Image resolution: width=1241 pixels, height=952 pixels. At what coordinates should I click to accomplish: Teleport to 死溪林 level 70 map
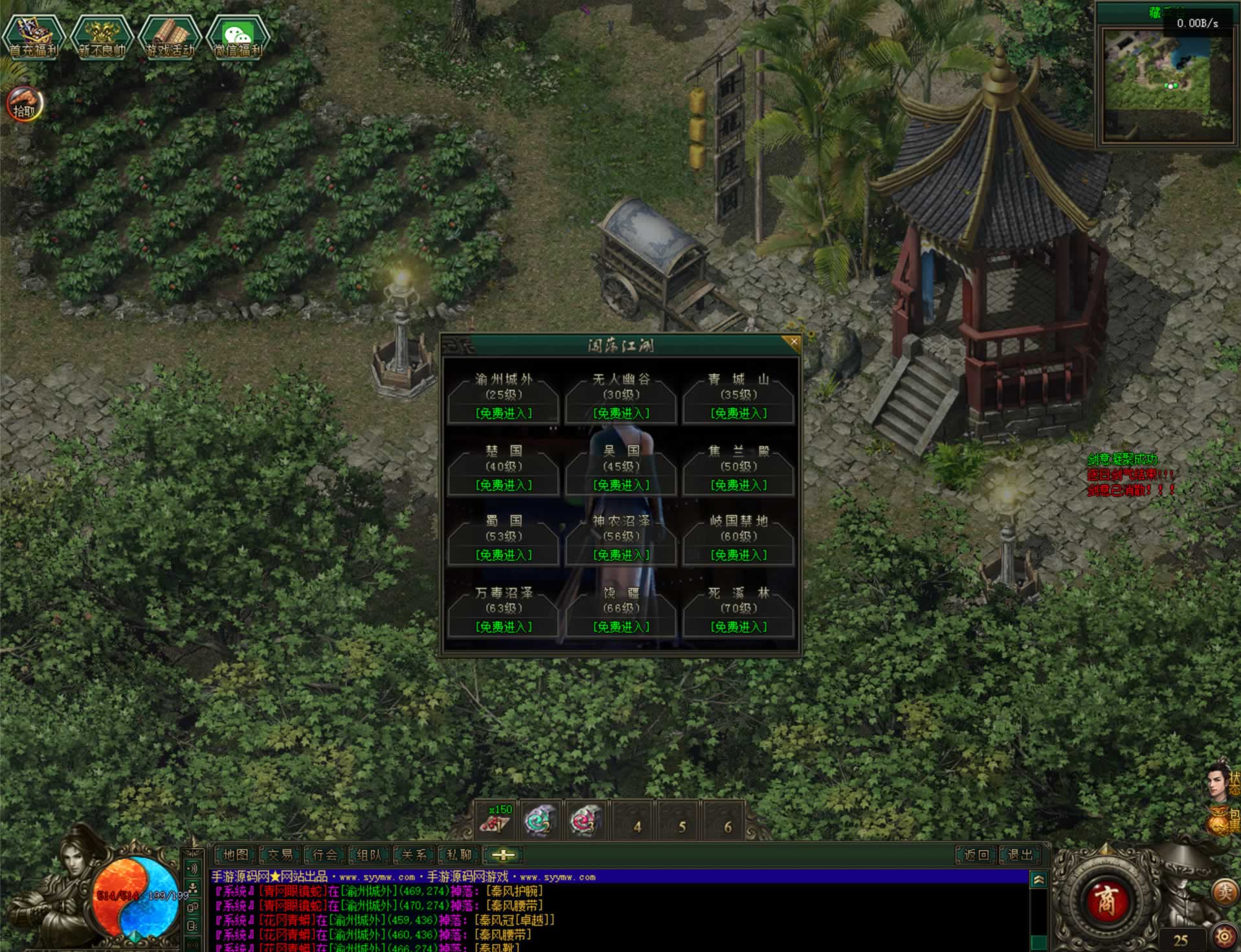(739, 626)
